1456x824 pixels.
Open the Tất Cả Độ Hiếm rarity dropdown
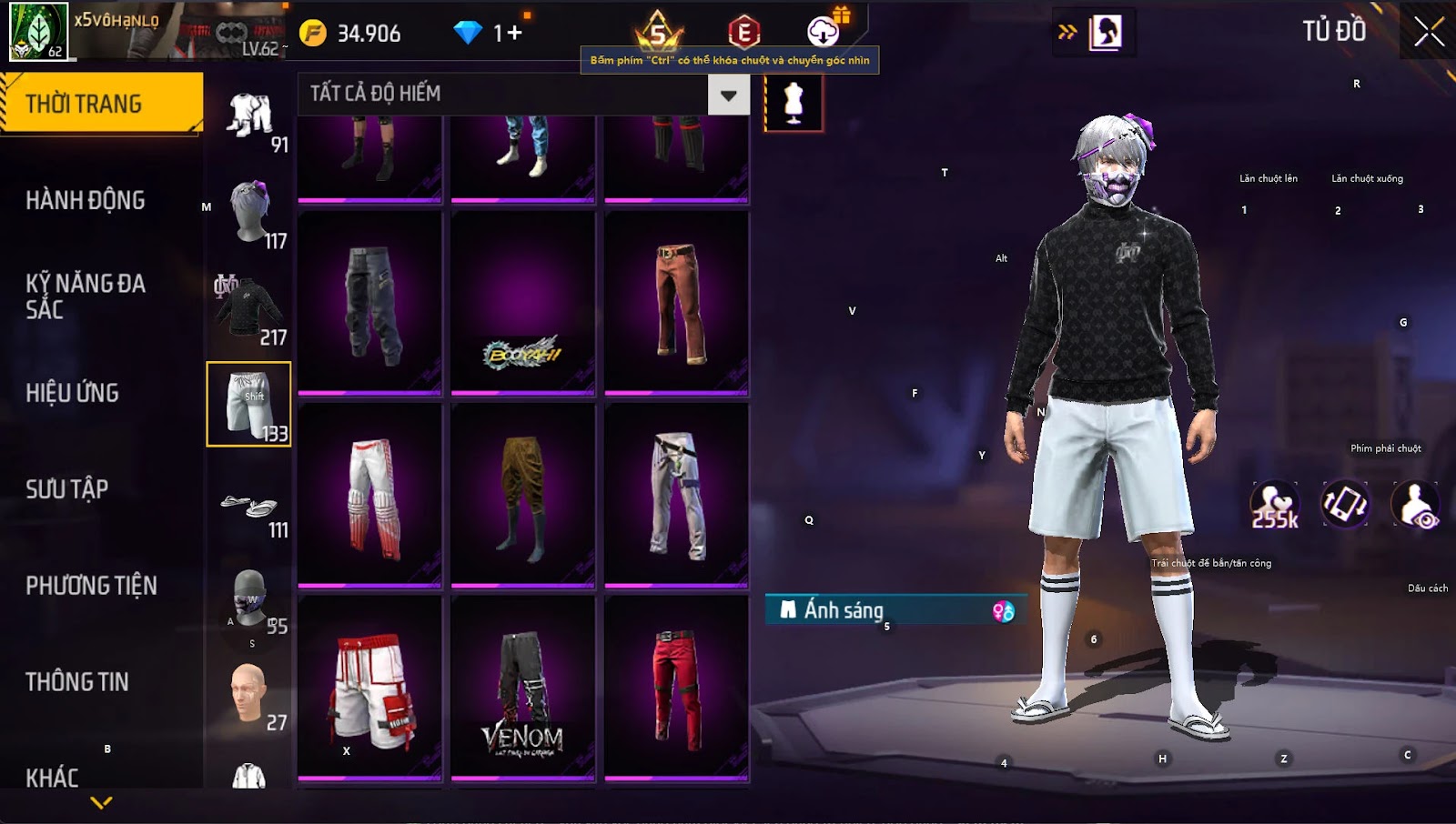[728, 95]
